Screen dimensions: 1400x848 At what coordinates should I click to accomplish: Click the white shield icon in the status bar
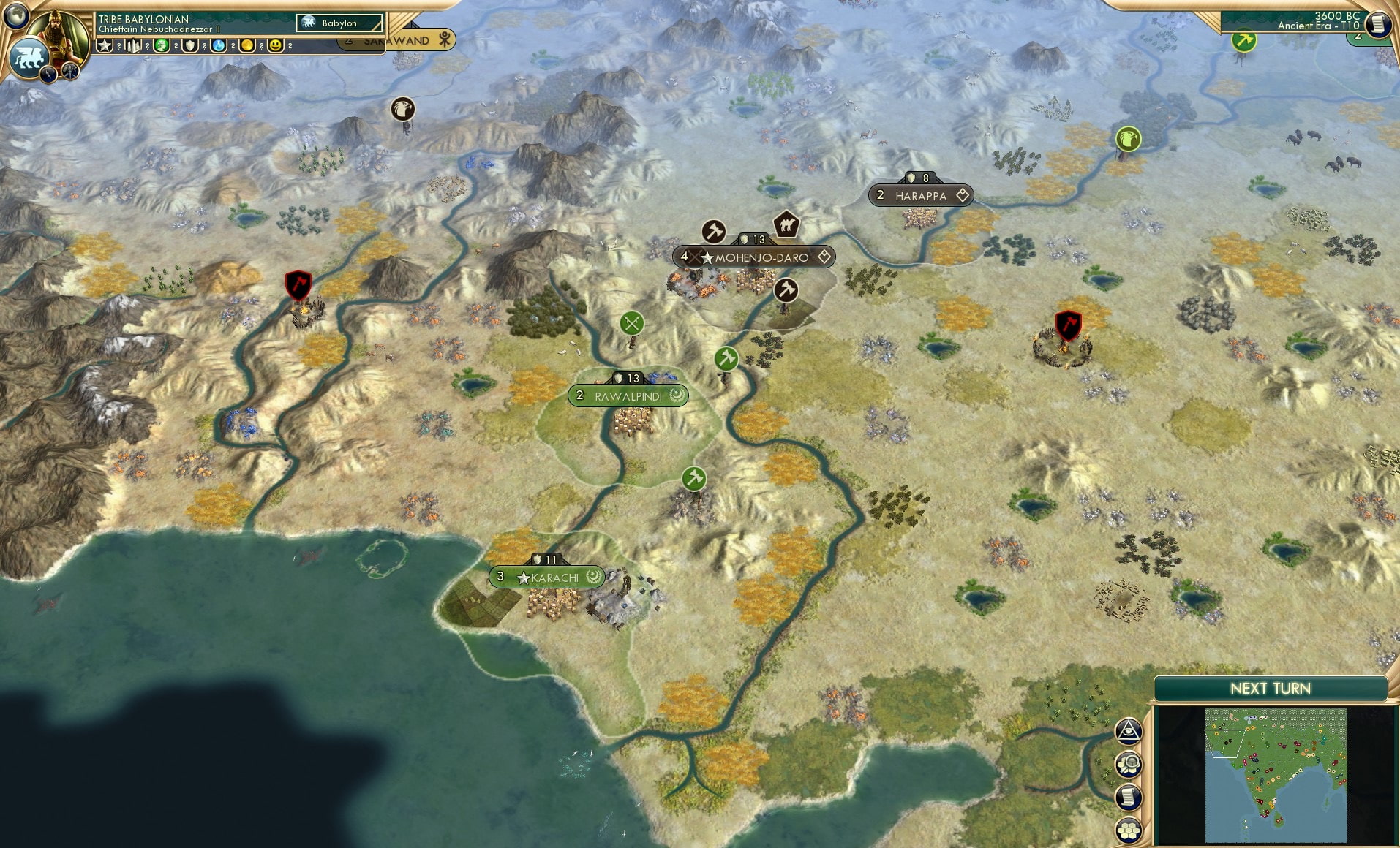[189, 45]
